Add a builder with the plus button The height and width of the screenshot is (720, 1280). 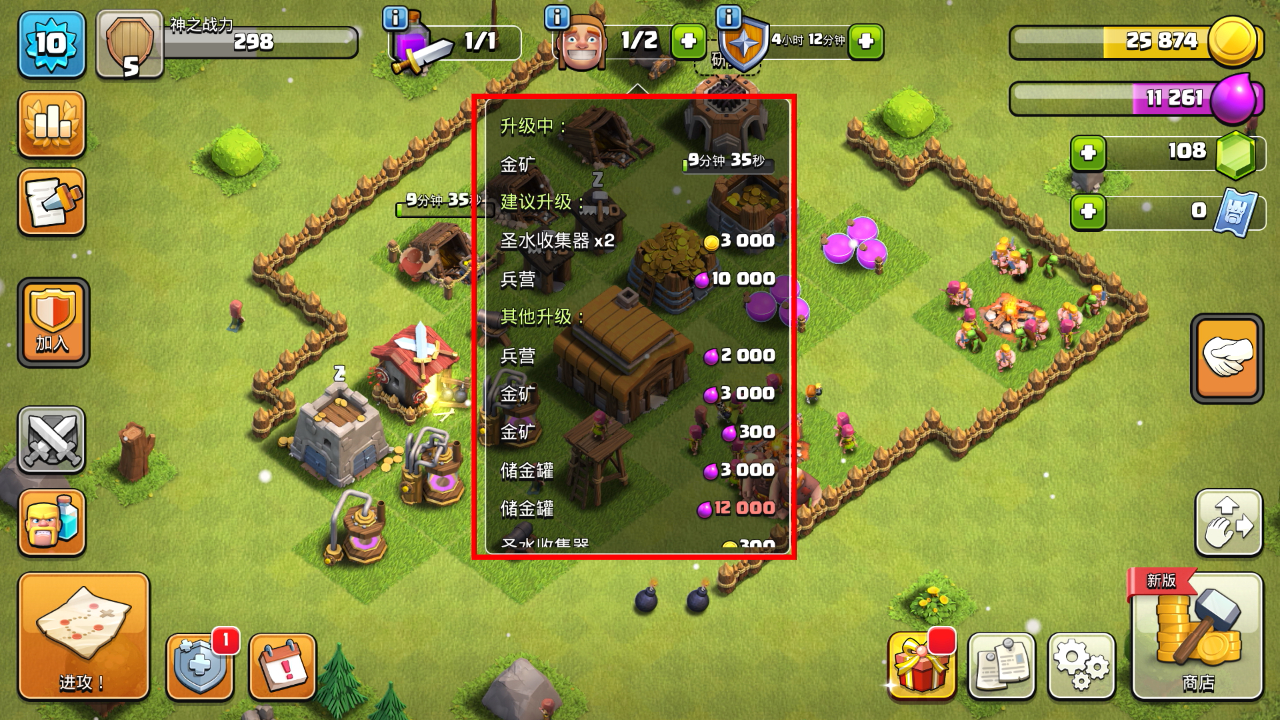688,41
